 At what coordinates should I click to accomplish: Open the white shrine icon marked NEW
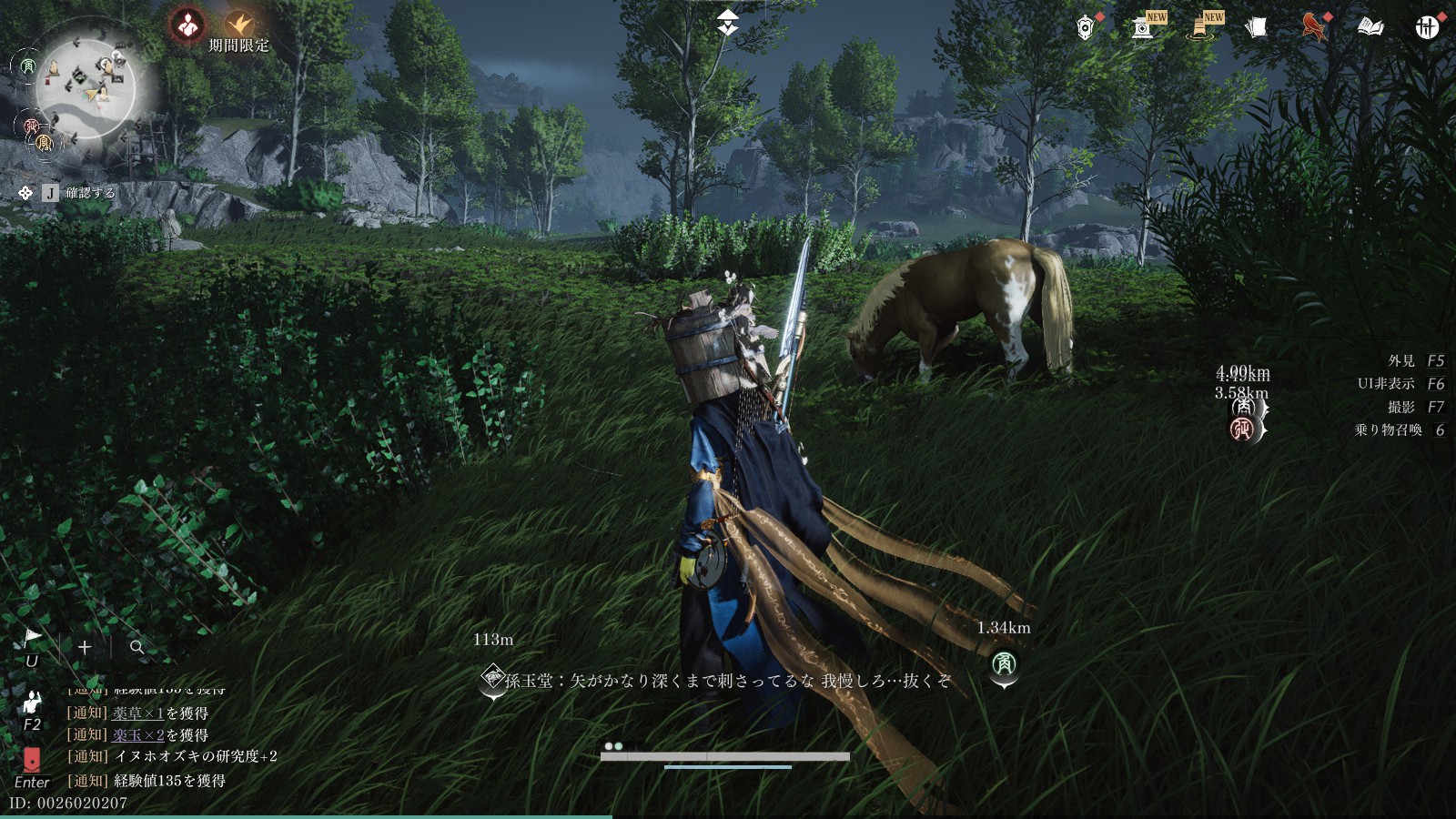1143,27
